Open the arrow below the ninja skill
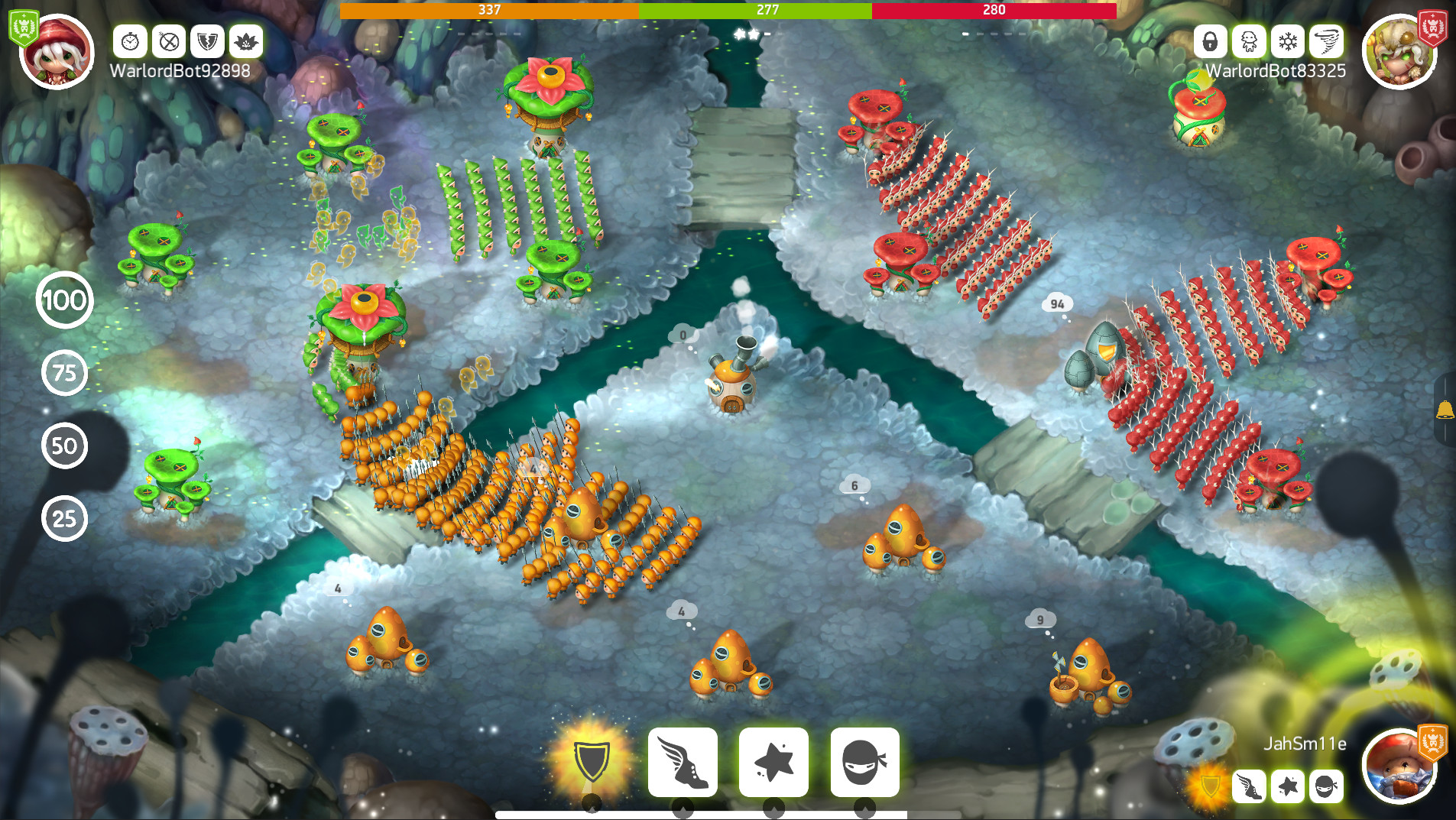Screen dimensions: 1456x820 [864, 805]
